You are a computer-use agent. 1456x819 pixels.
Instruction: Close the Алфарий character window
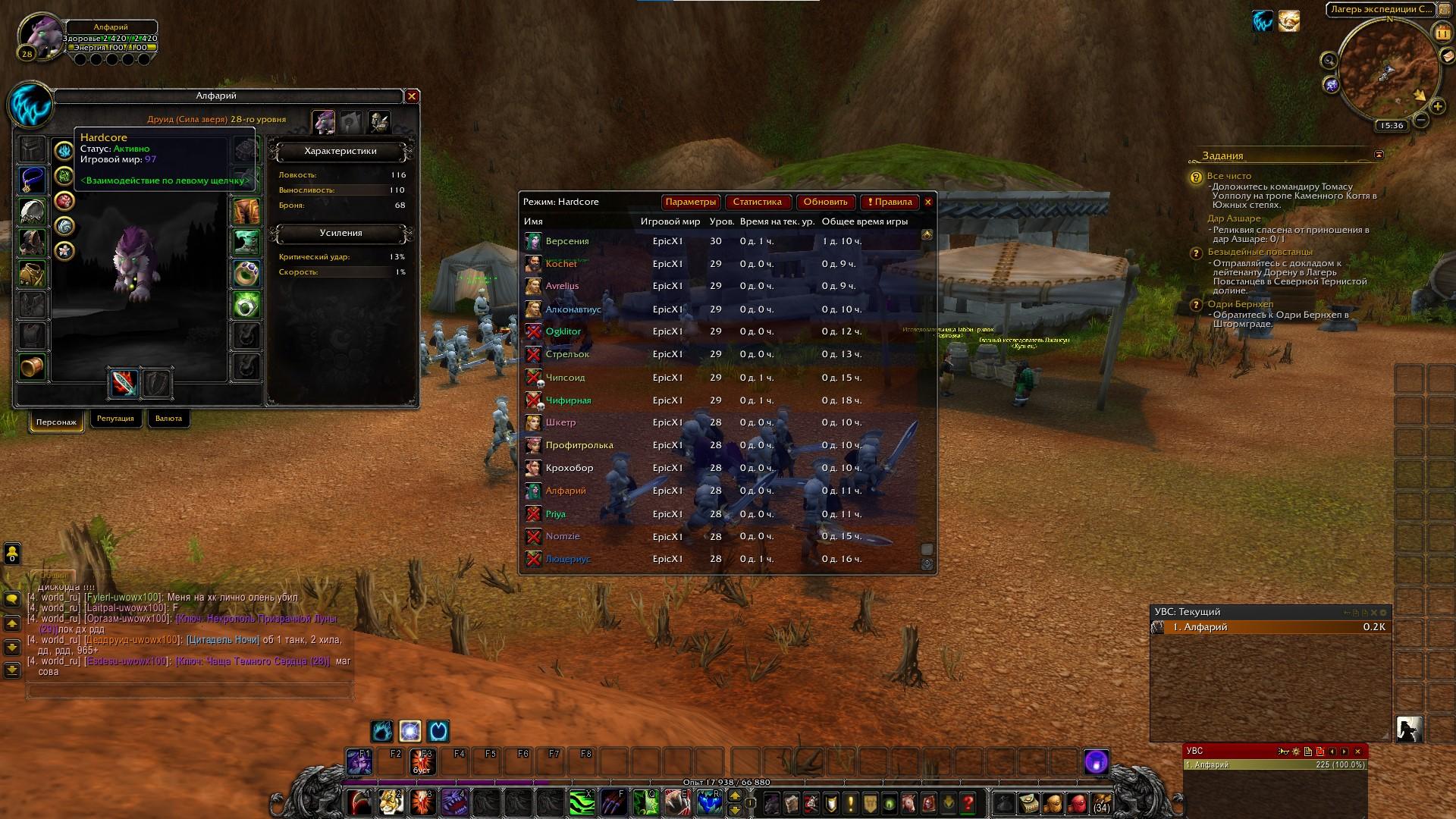pyautogui.click(x=412, y=96)
